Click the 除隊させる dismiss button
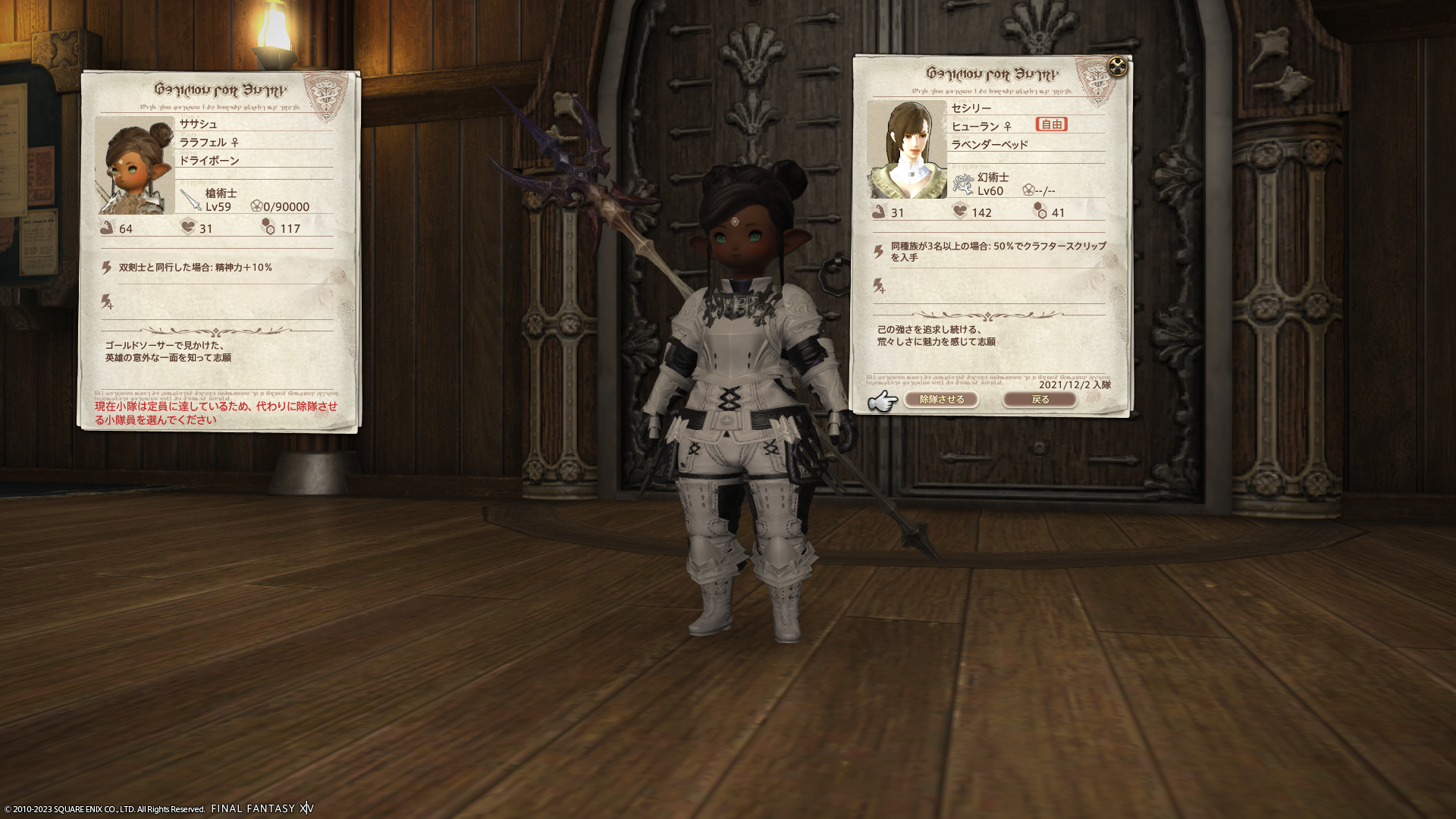Viewport: 1456px width, 819px height. (x=941, y=400)
